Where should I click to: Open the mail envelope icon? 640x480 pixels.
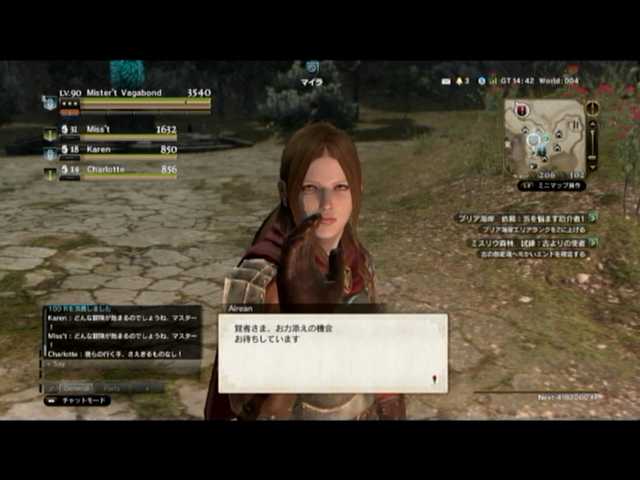[x=446, y=80]
